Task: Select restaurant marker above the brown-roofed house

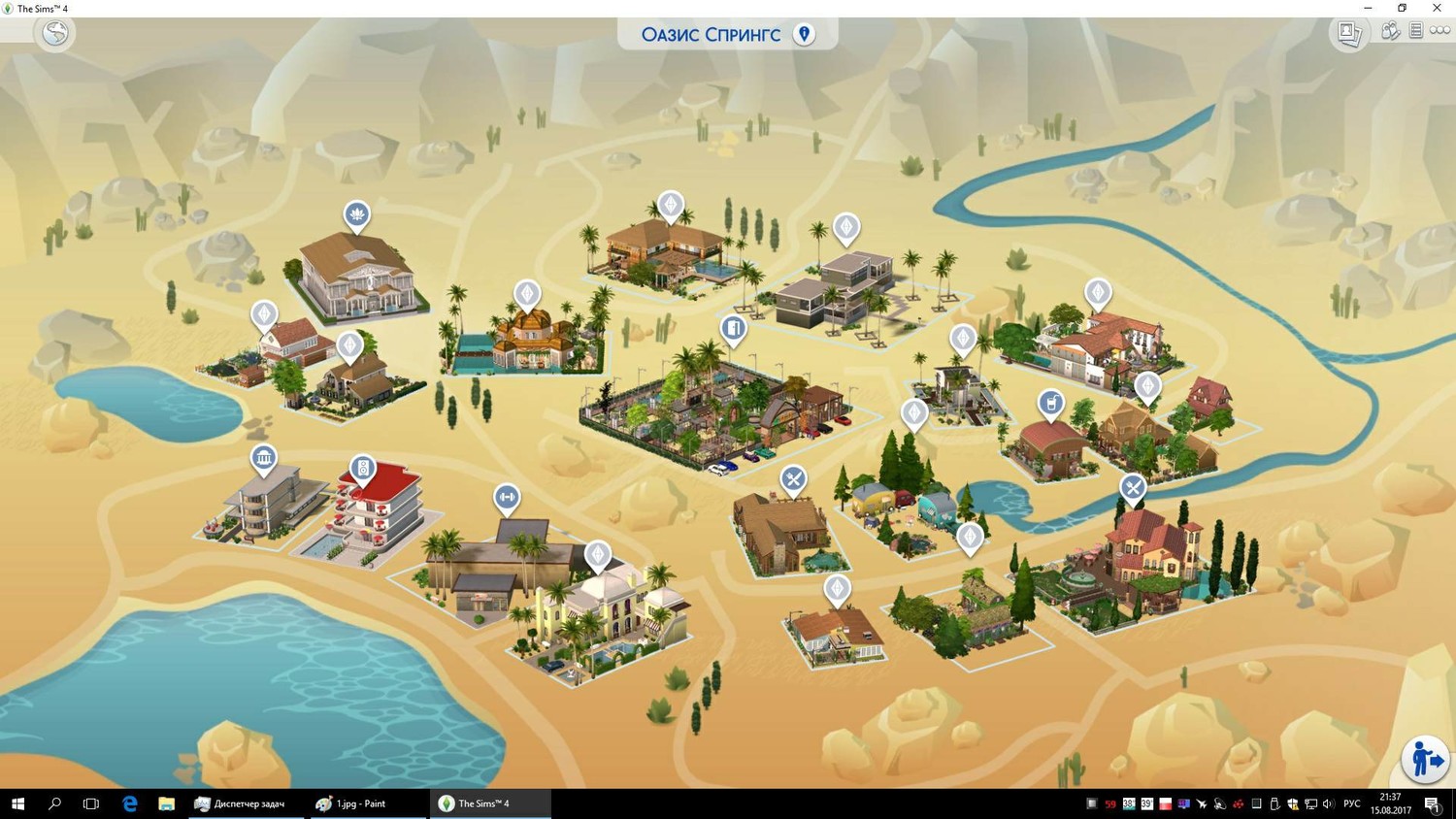Action: tap(793, 478)
